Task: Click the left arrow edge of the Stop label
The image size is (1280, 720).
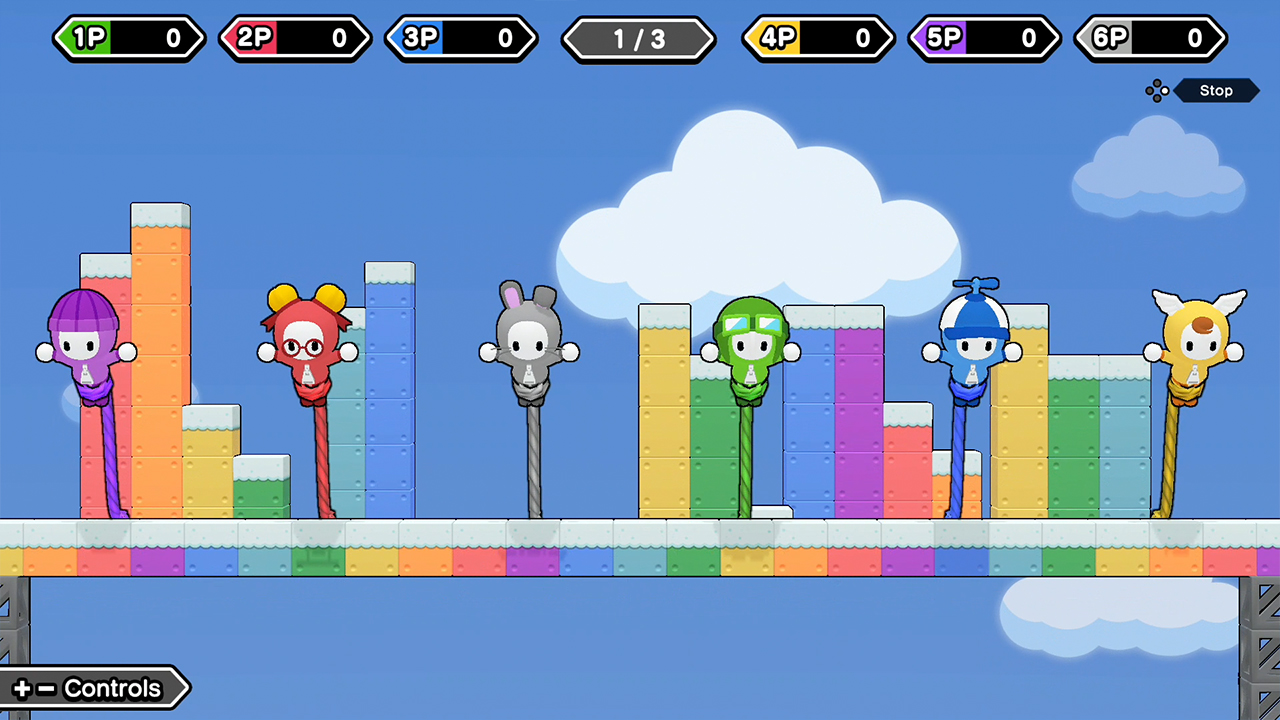Action: tap(1178, 90)
